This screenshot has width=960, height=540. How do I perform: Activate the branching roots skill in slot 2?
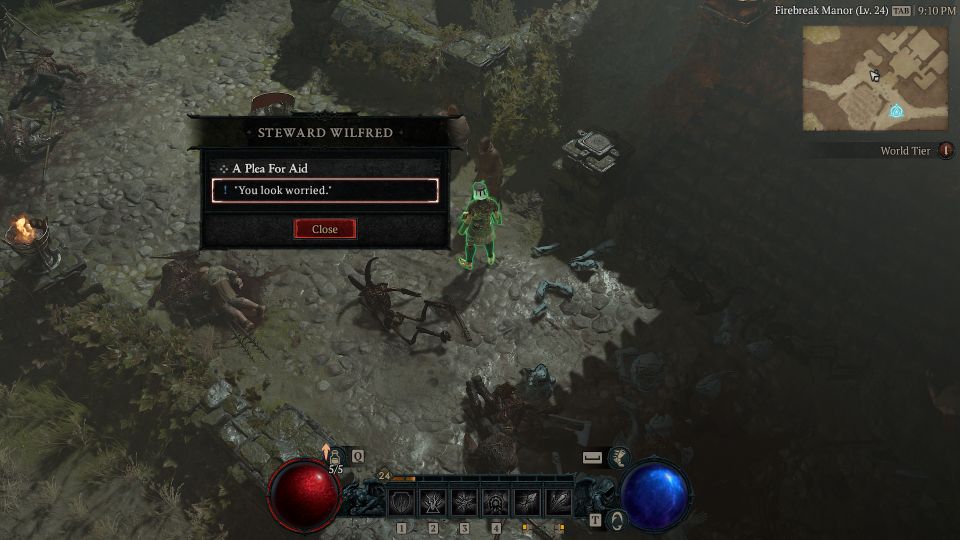433,502
